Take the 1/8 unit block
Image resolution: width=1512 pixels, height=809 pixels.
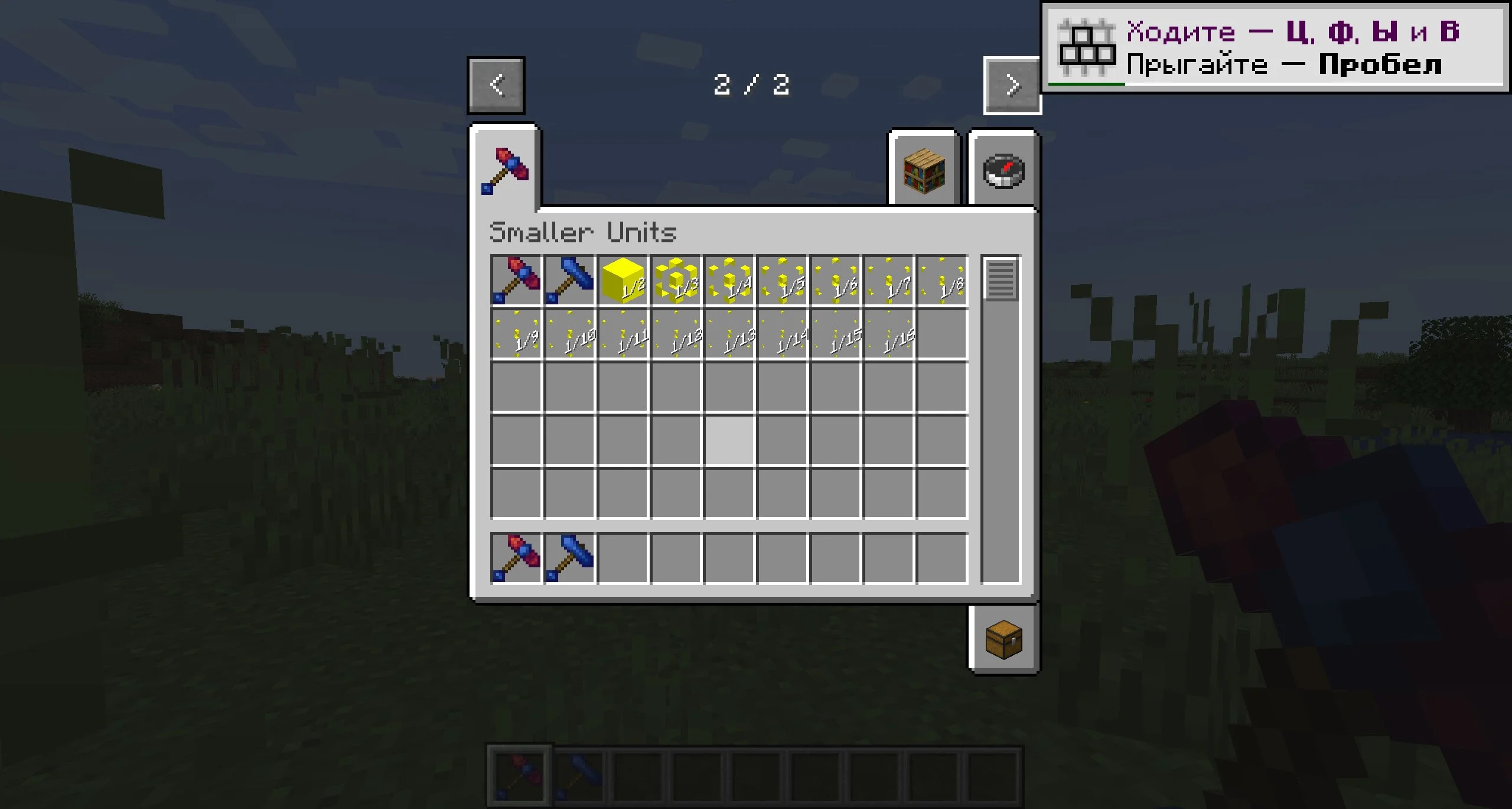coord(941,281)
